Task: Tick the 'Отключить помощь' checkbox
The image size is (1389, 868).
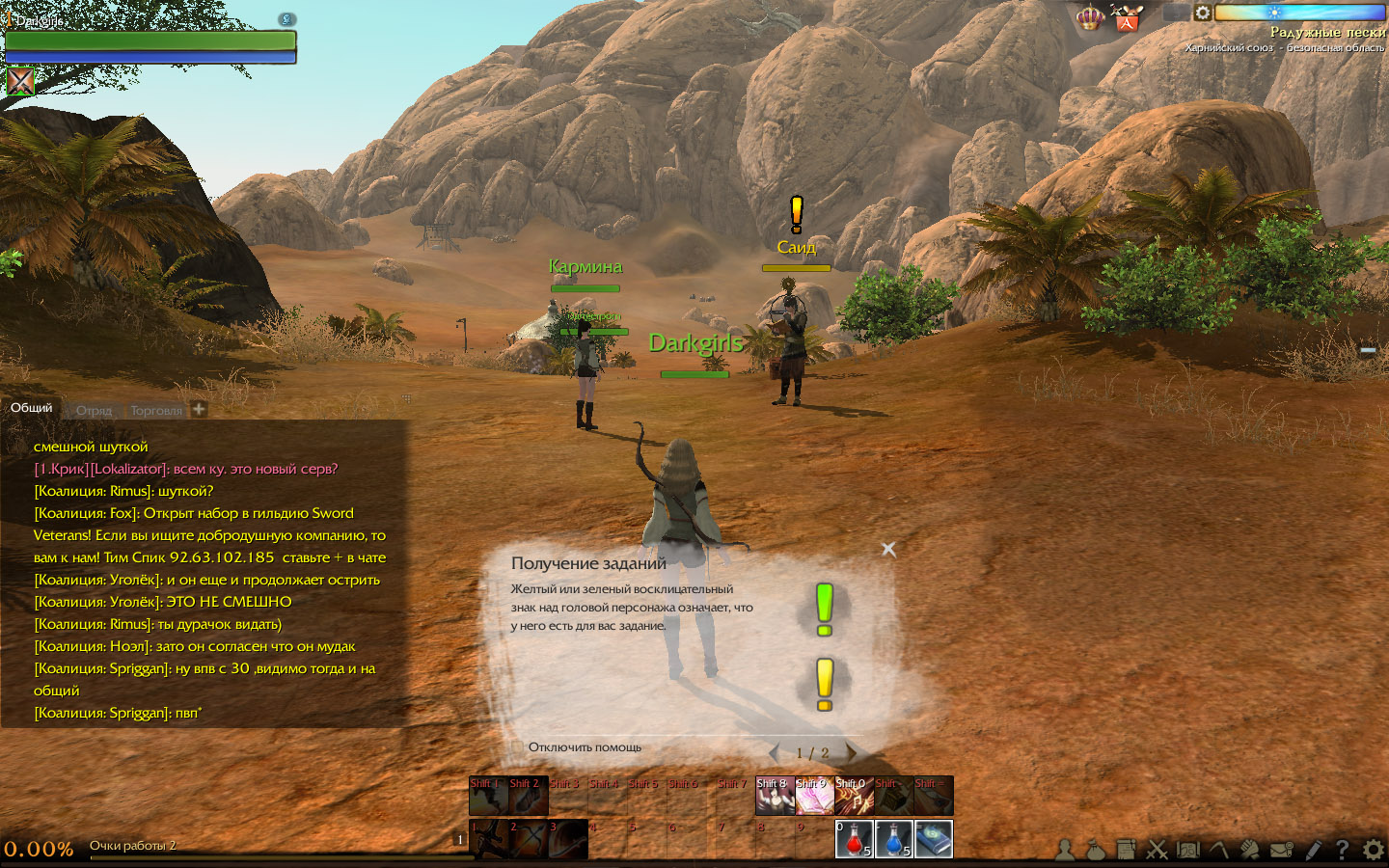Action: 517,747
